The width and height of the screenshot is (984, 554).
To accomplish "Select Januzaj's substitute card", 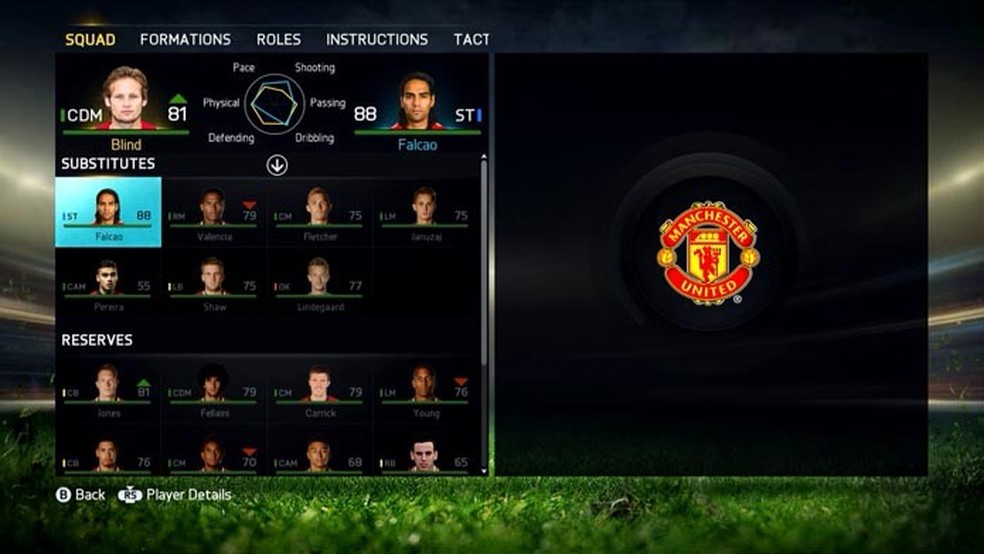I will pyautogui.click(x=427, y=212).
